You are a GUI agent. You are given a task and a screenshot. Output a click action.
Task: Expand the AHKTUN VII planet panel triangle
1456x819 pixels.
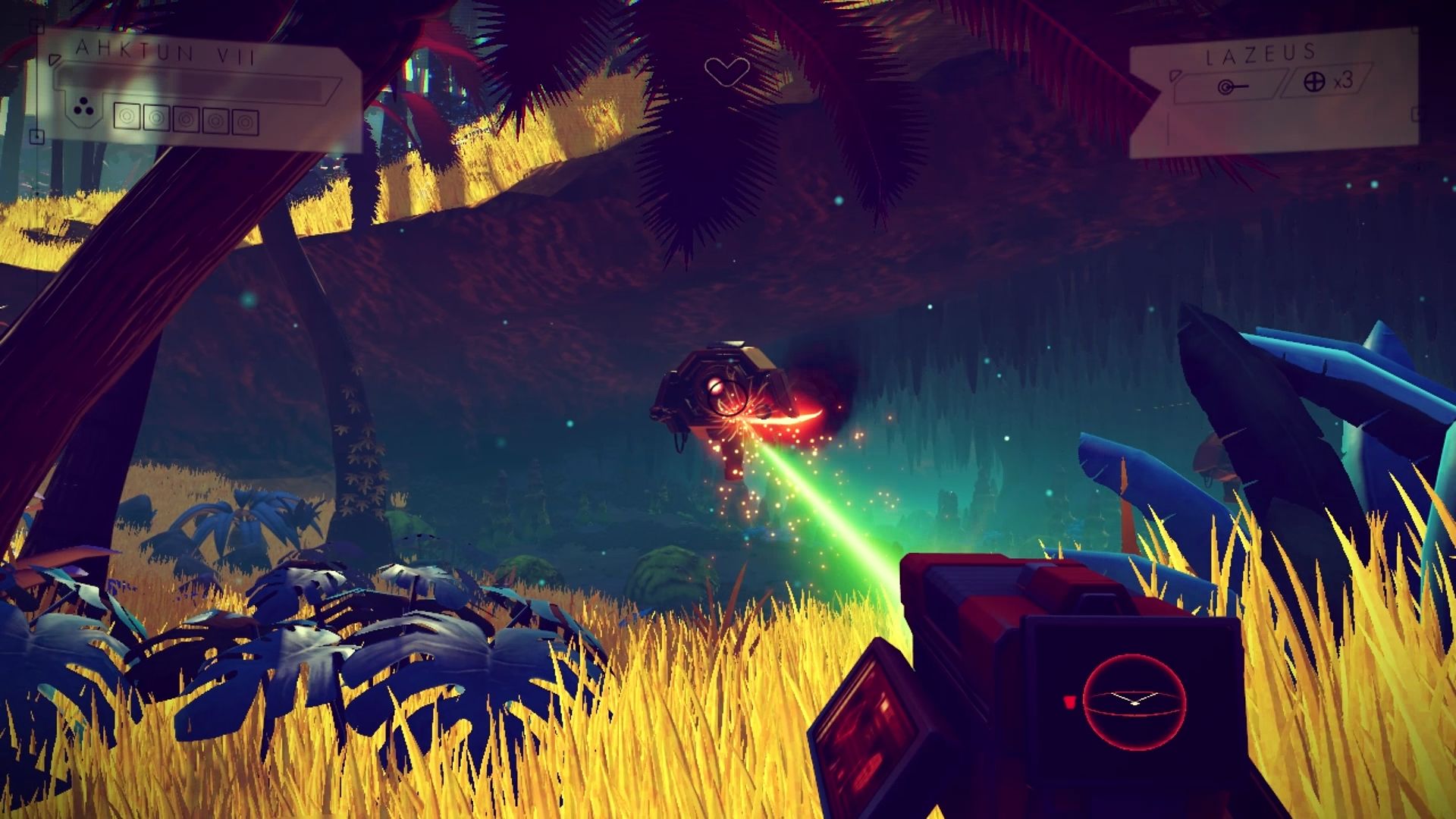pos(55,60)
